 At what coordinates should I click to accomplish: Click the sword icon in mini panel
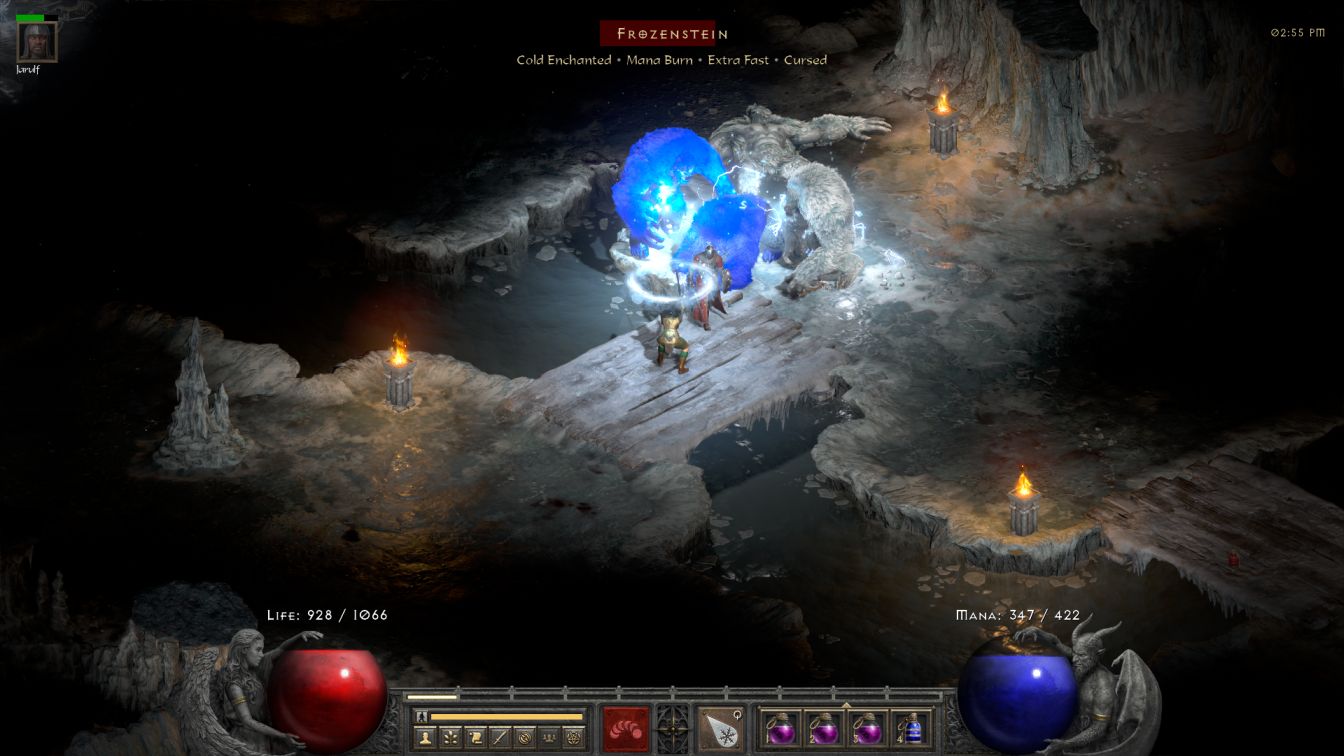pos(500,738)
